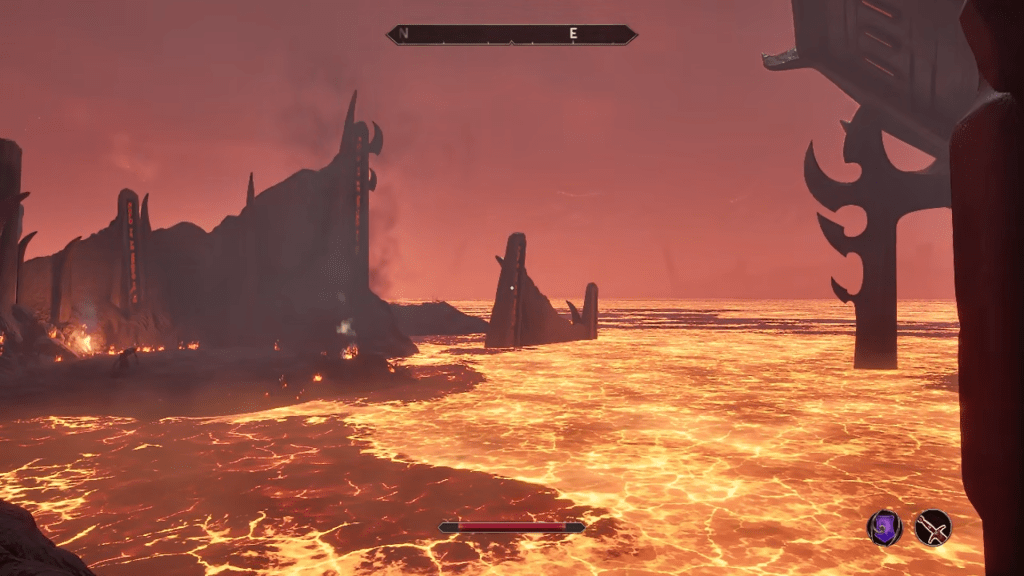
Task: Click the compass bar showing N and E
Action: 511,35
